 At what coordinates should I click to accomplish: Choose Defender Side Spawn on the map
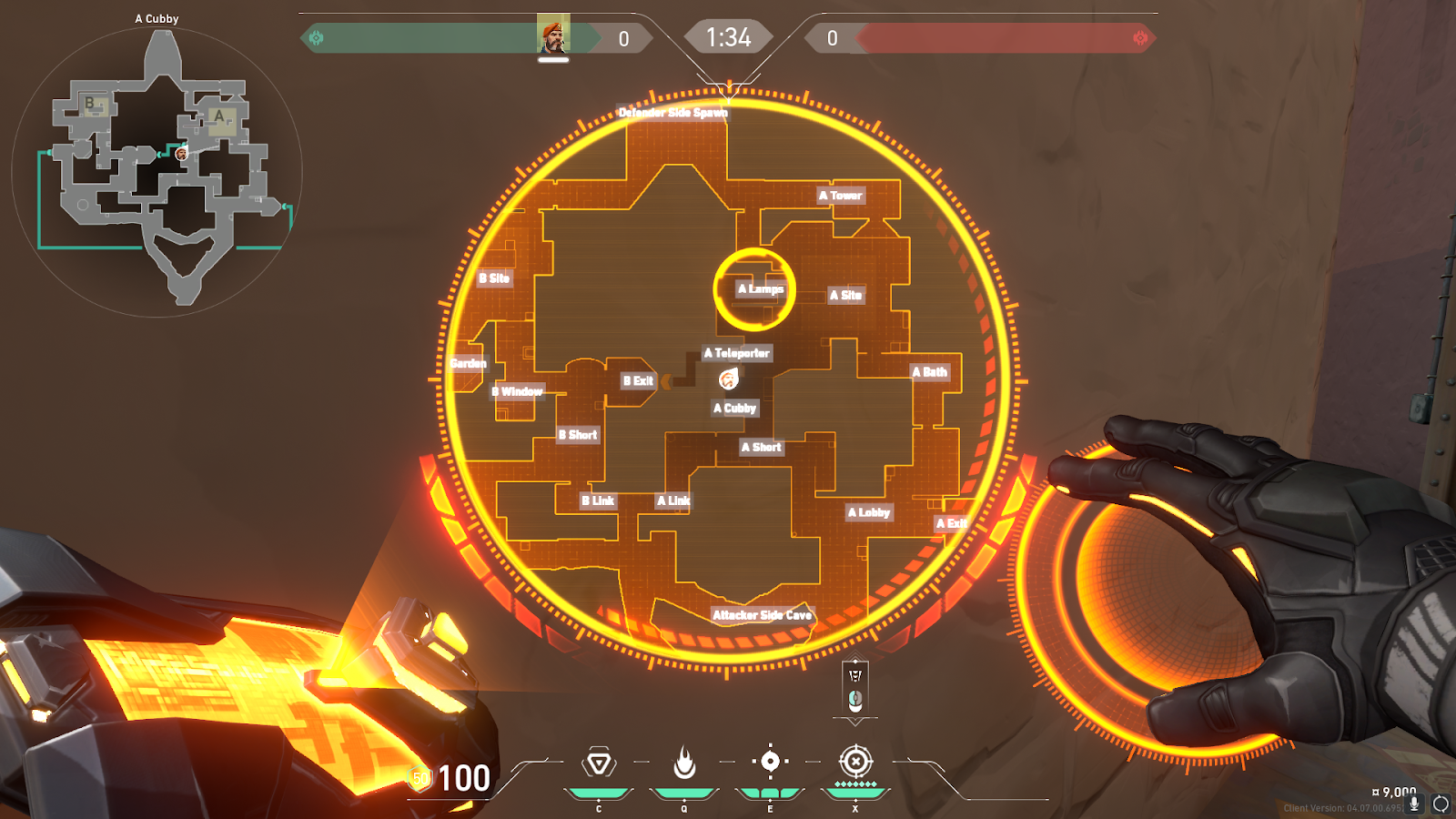click(673, 113)
